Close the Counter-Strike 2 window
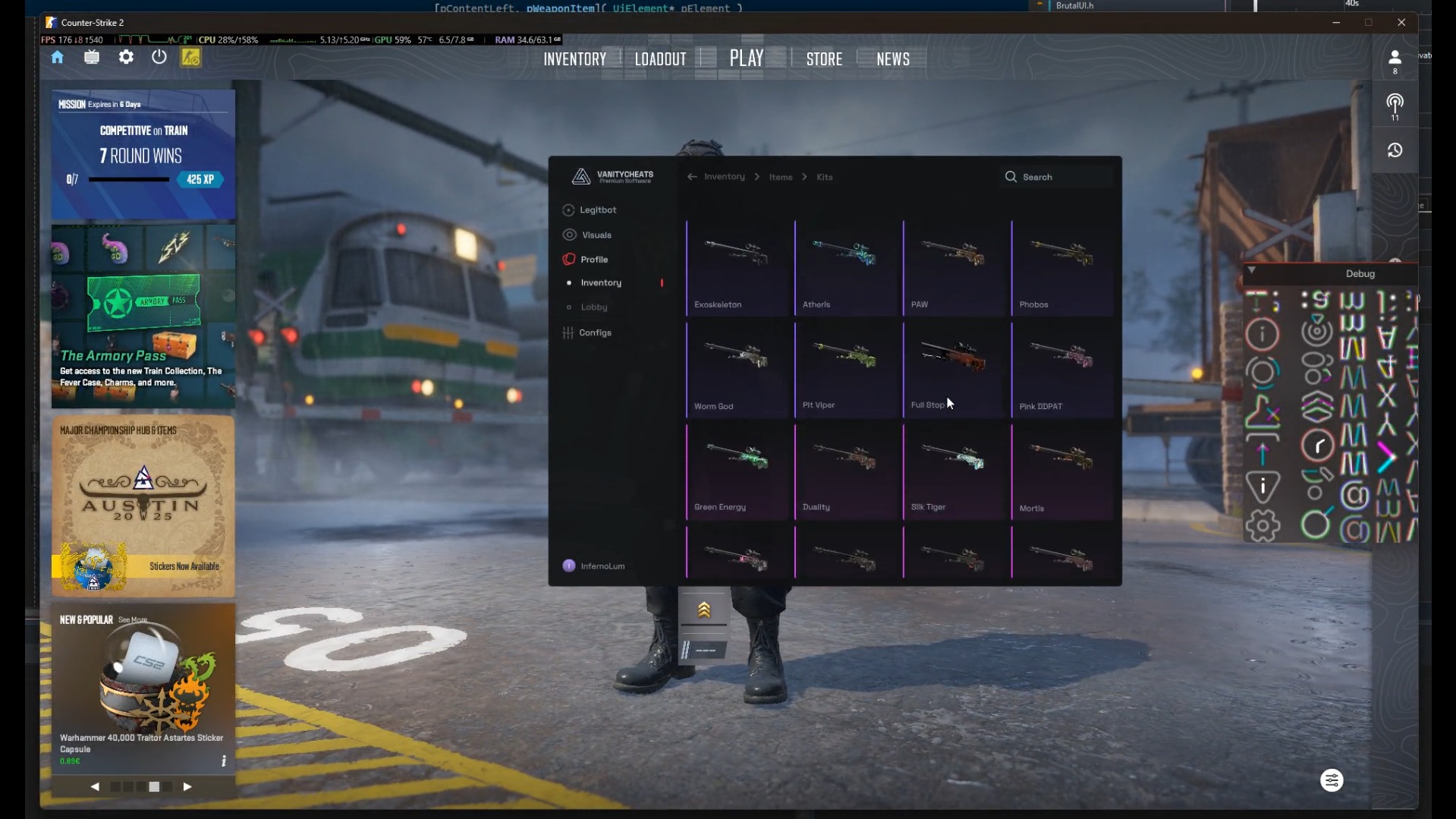The height and width of the screenshot is (819, 1456). click(x=1401, y=23)
